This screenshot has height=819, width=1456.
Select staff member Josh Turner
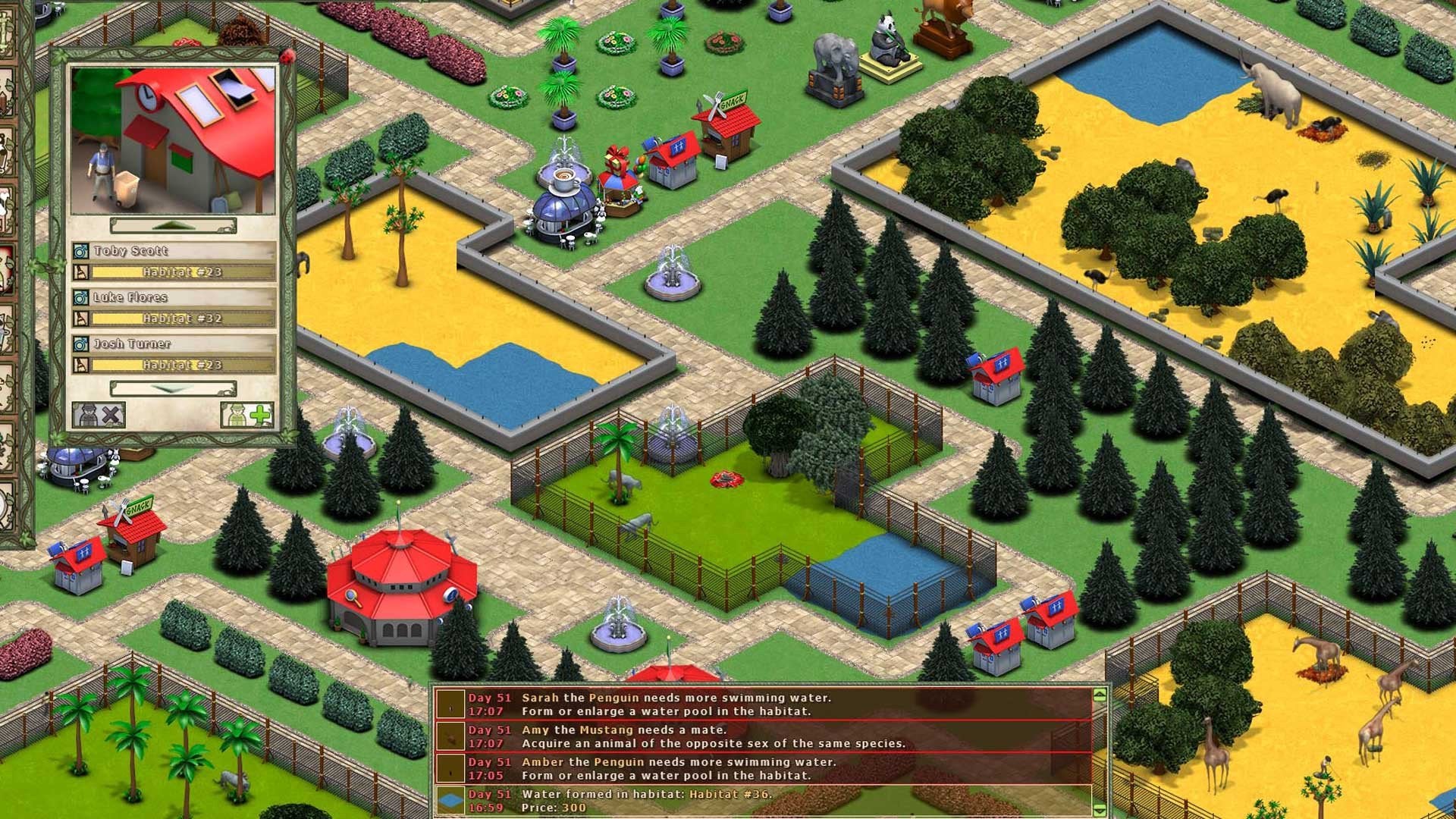tap(174, 344)
